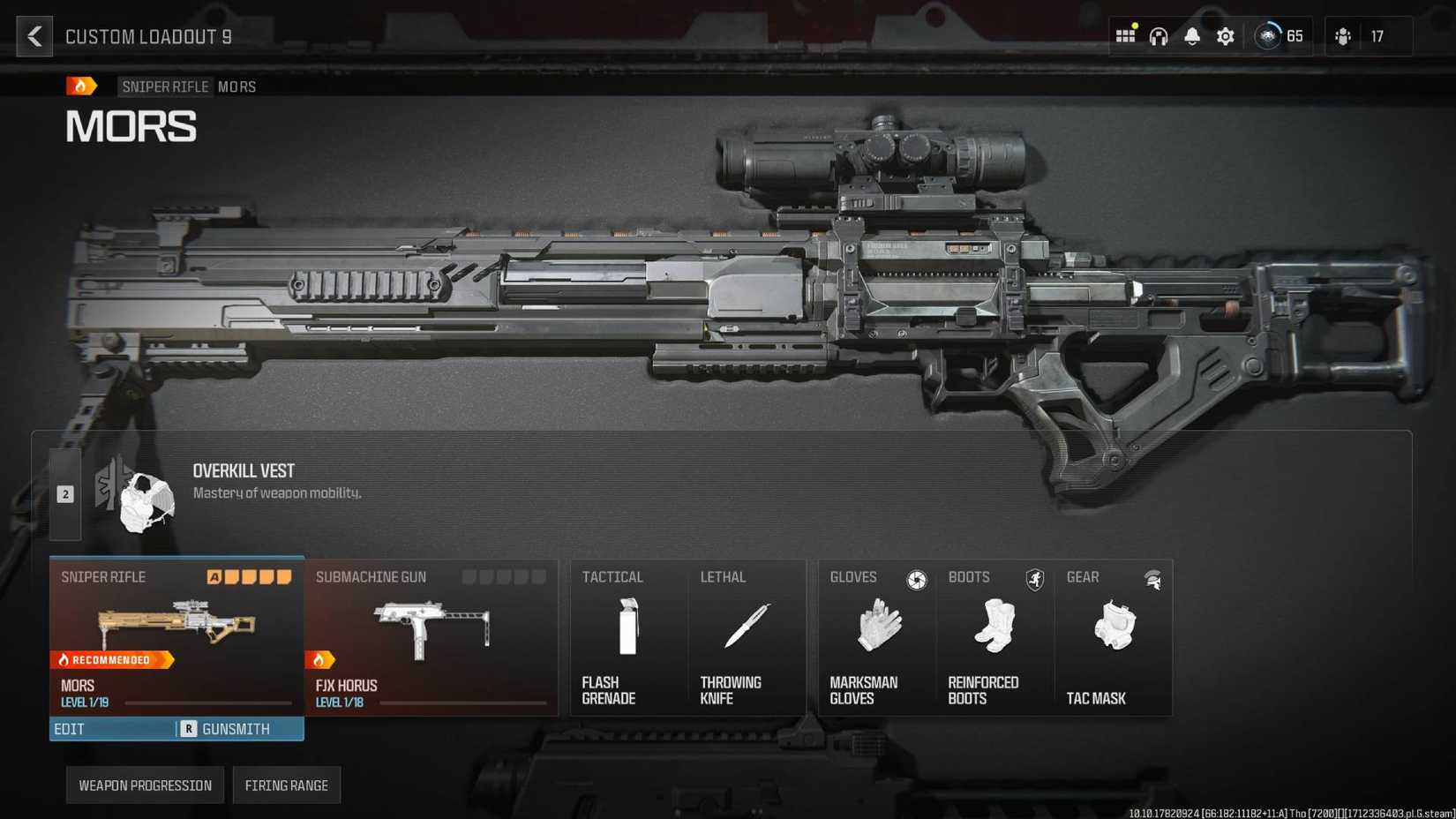Click the headset audio icon
Image resolution: width=1456 pixels, height=819 pixels.
pyautogui.click(x=1158, y=36)
